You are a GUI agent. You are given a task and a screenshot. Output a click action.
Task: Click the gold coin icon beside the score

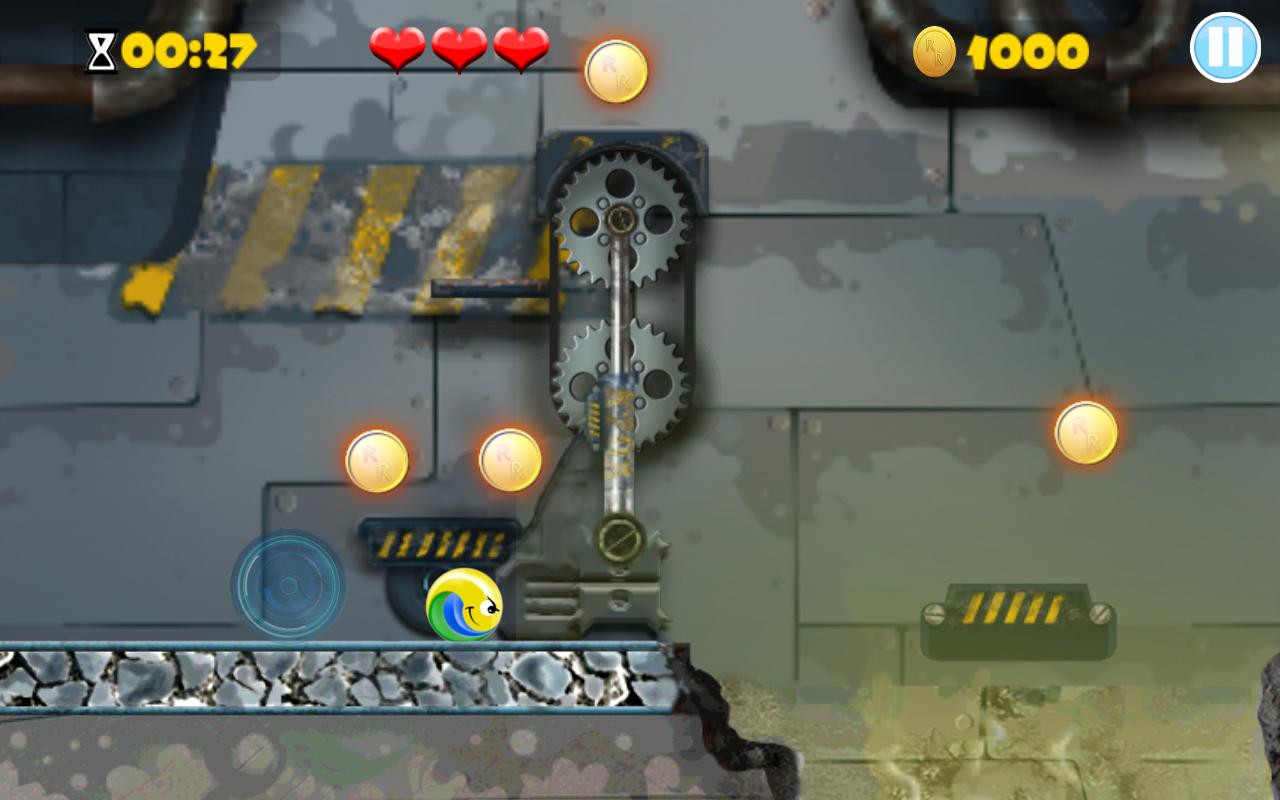point(934,49)
